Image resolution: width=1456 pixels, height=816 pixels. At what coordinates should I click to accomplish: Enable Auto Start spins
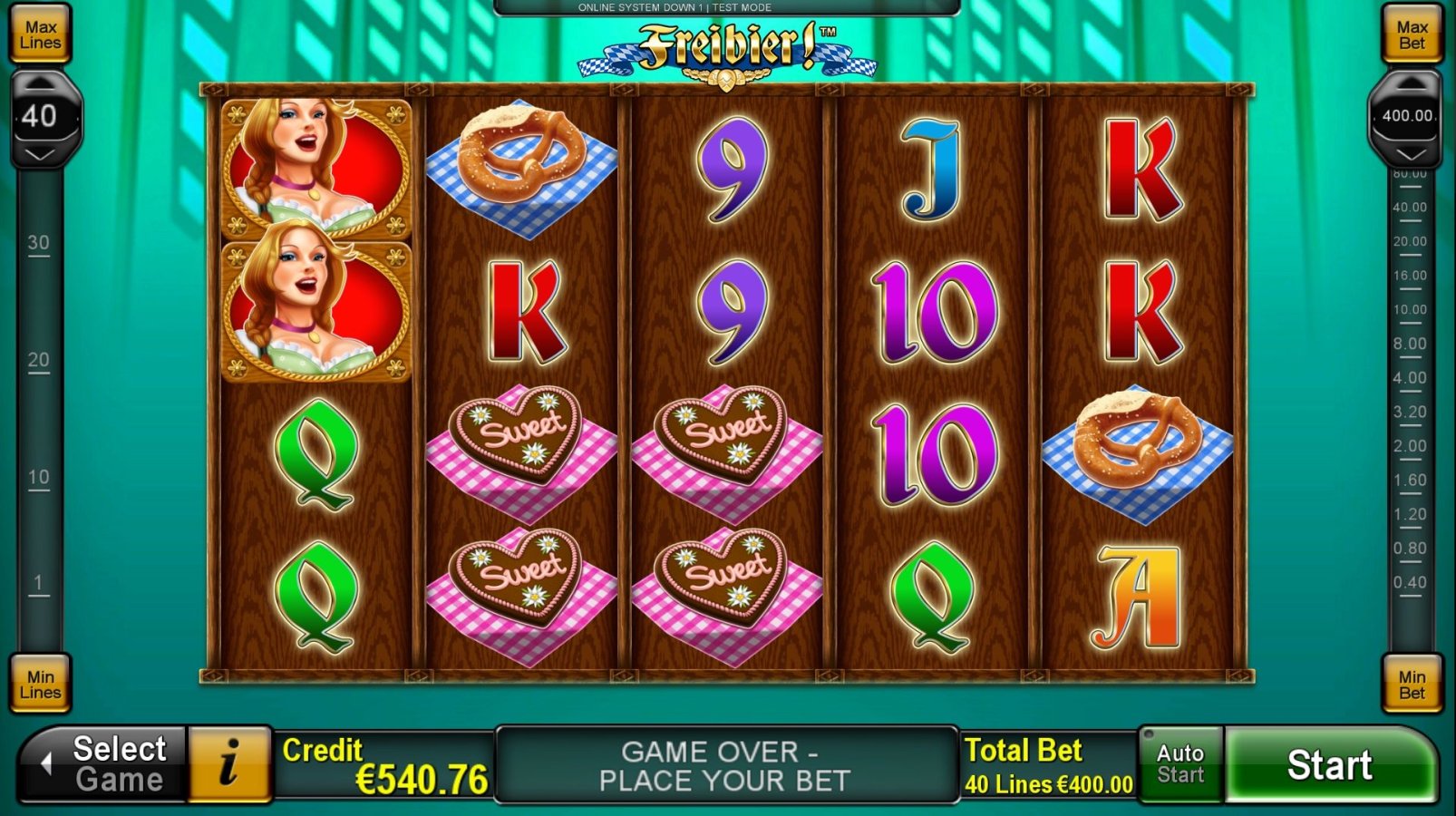pos(1180,764)
